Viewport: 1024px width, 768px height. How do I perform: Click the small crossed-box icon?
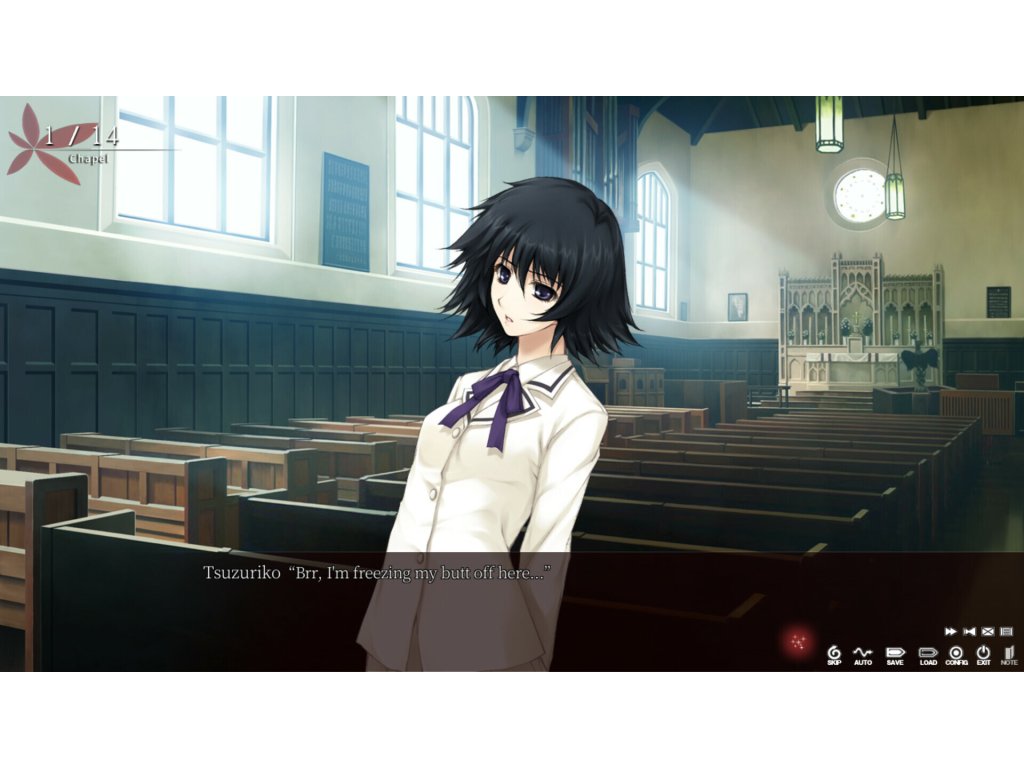pyautogui.click(x=988, y=632)
